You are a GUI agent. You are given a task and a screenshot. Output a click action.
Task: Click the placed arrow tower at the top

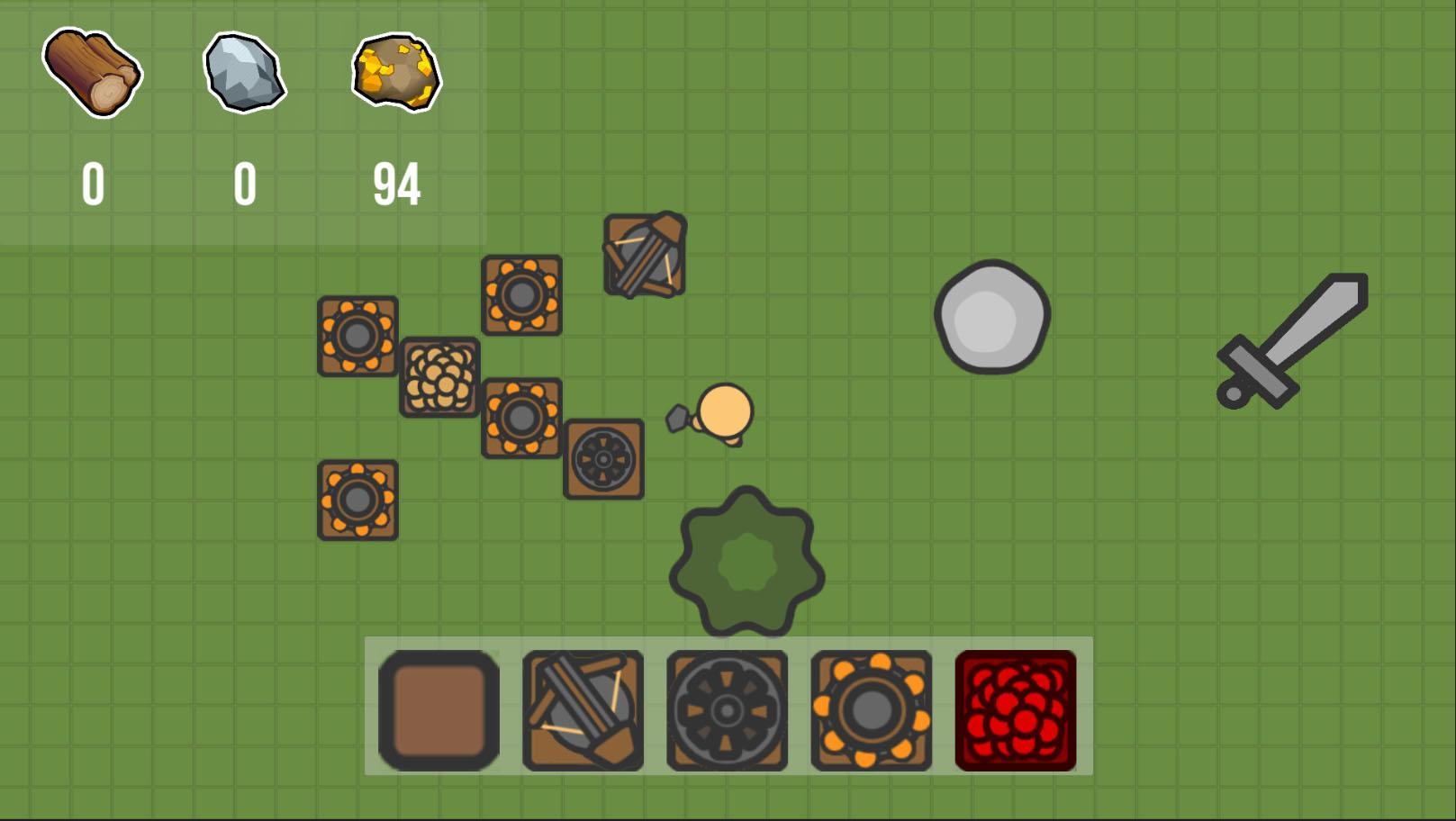643,256
